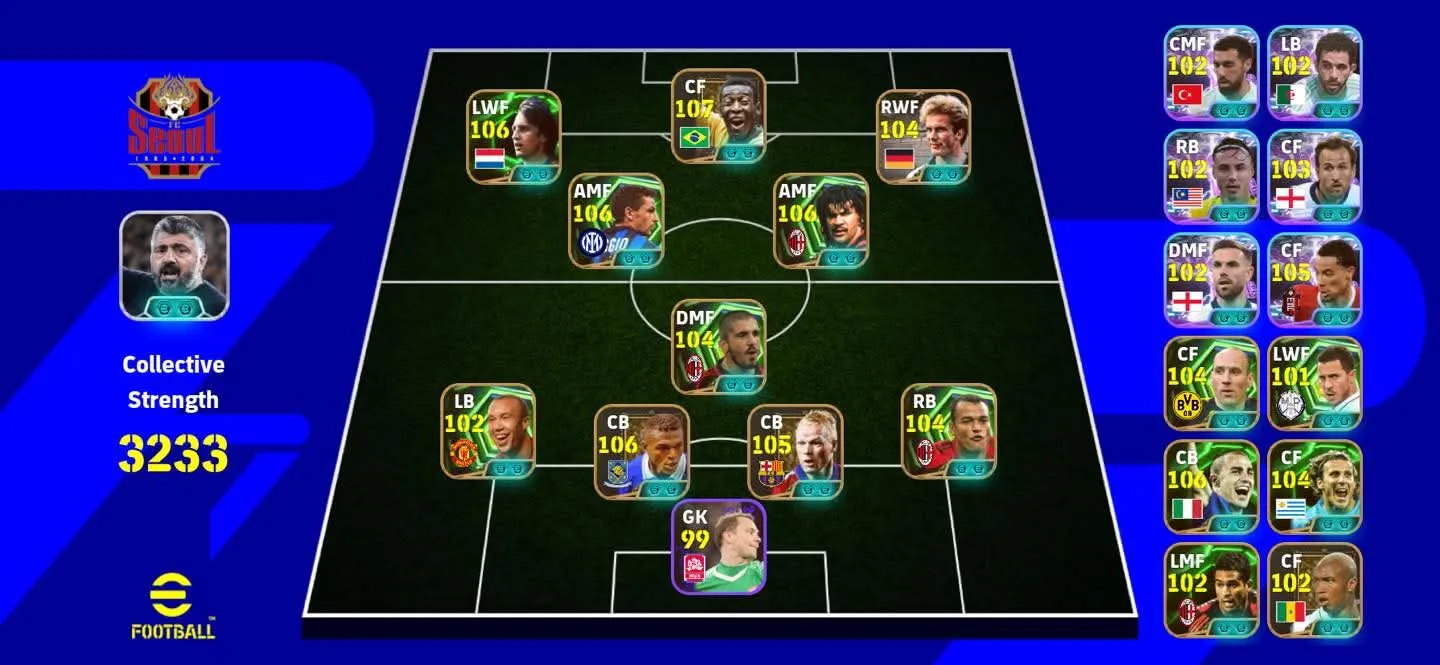Pick the RWF 104 Germany card

pos(923,137)
